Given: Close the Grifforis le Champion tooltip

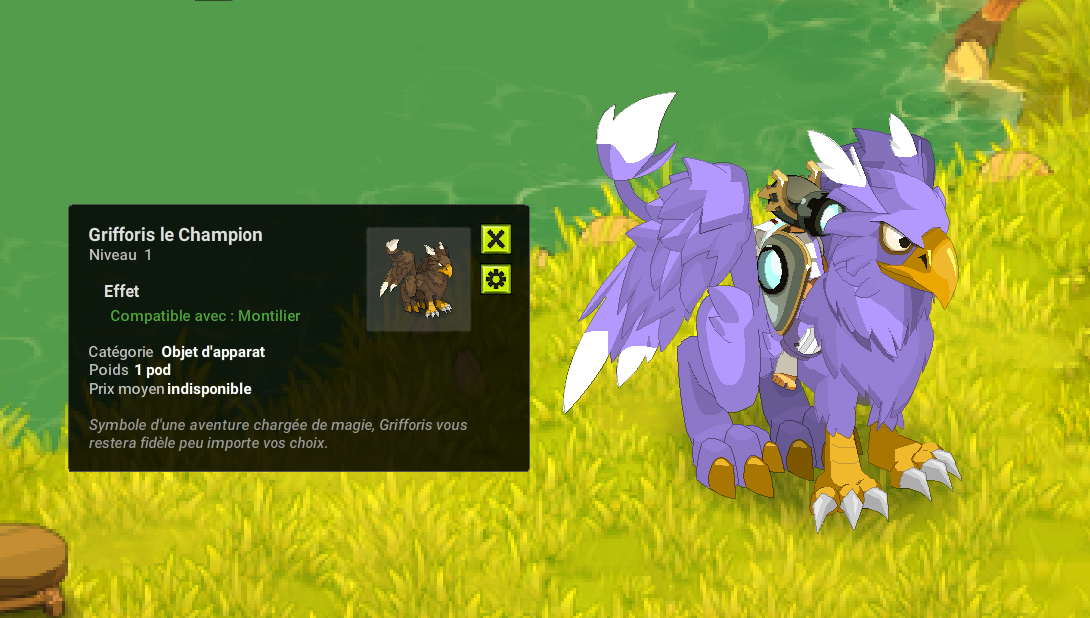Looking at the screenshot, I should 496,239.
